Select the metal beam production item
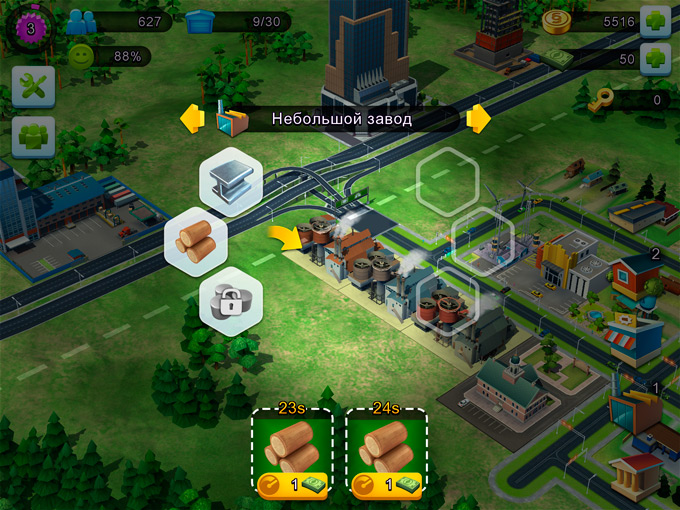The width and height of the screenshot is (680, 510). pos(231,180)
